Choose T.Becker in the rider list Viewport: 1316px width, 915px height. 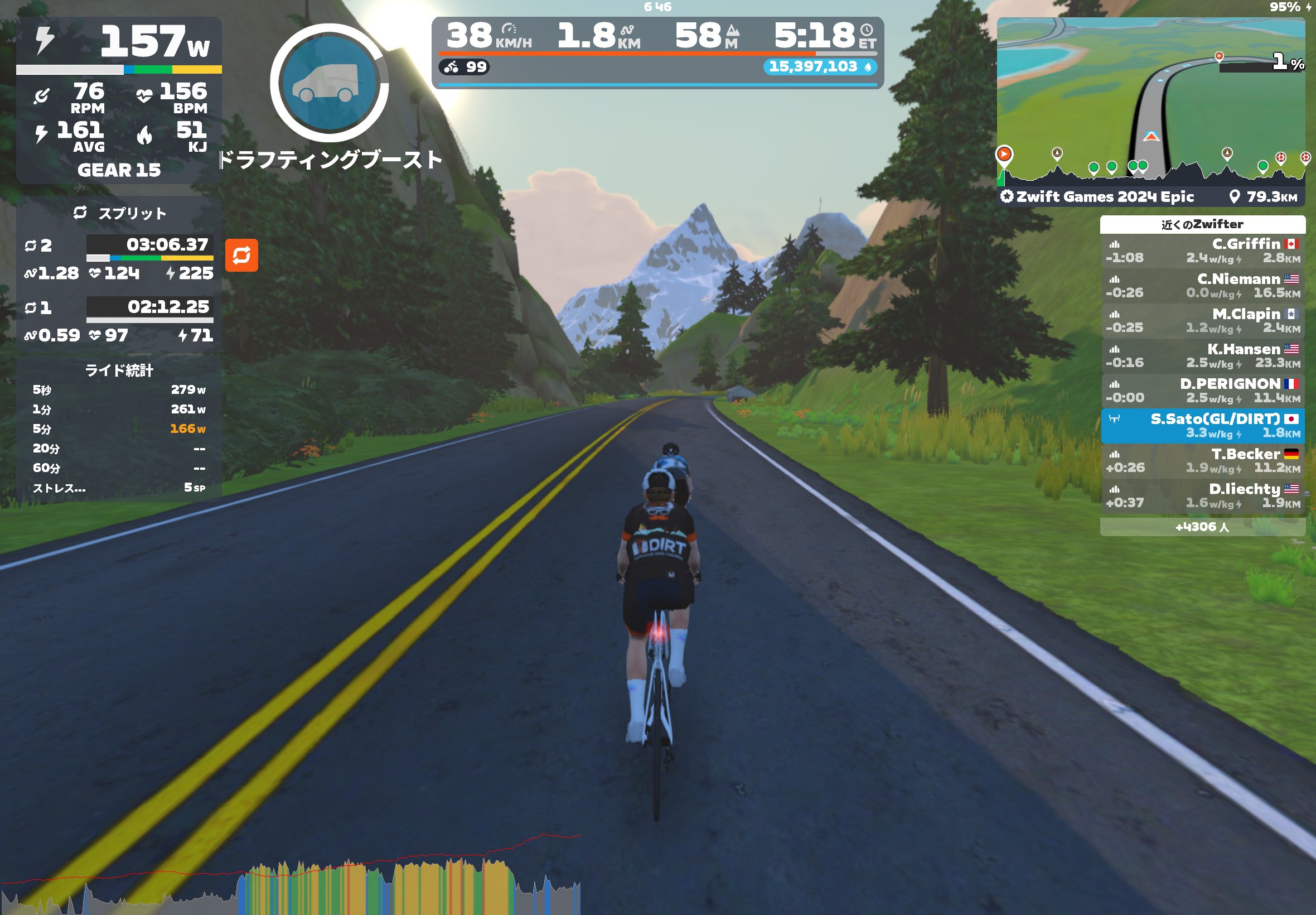click(1202, 461)
